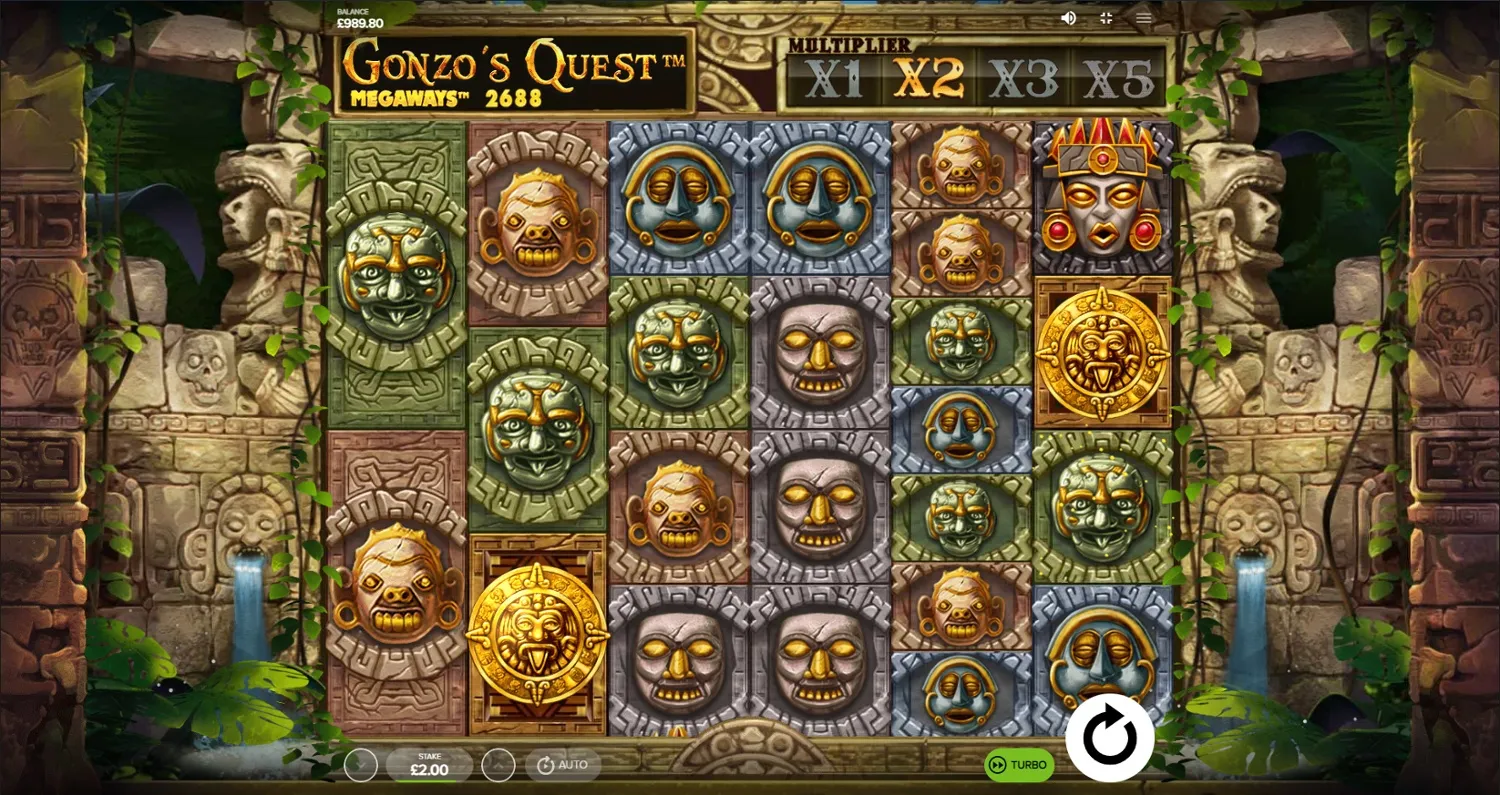Expand the stake decrease chevron
1500x795 pixels.
click(x=359, y=765)
